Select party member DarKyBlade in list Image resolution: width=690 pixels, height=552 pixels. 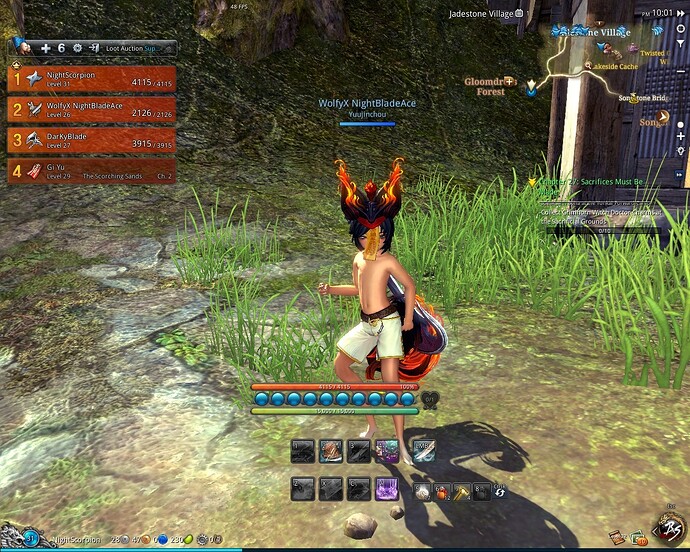91,140
